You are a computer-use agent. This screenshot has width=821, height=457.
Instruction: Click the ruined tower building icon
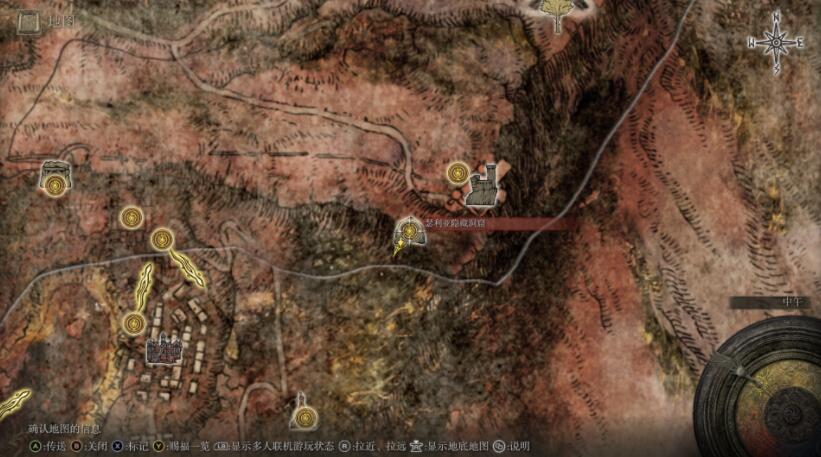pyautogui.click(x=488, y=182)
